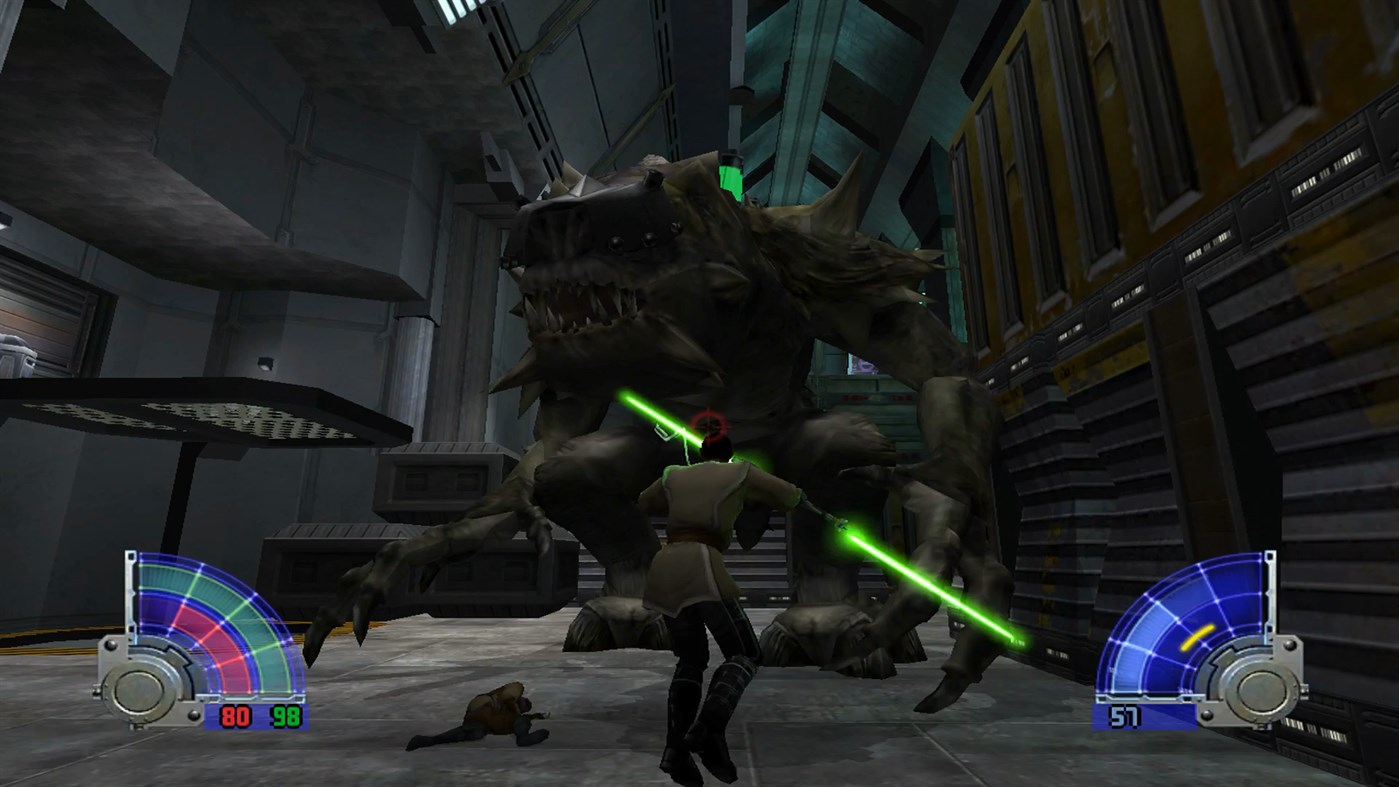The height and width of the screenshot is (787, 1399).
Task: Click the ammo count 51 on right gauge
Action: pyautogui.click(x=1125, y=717)
